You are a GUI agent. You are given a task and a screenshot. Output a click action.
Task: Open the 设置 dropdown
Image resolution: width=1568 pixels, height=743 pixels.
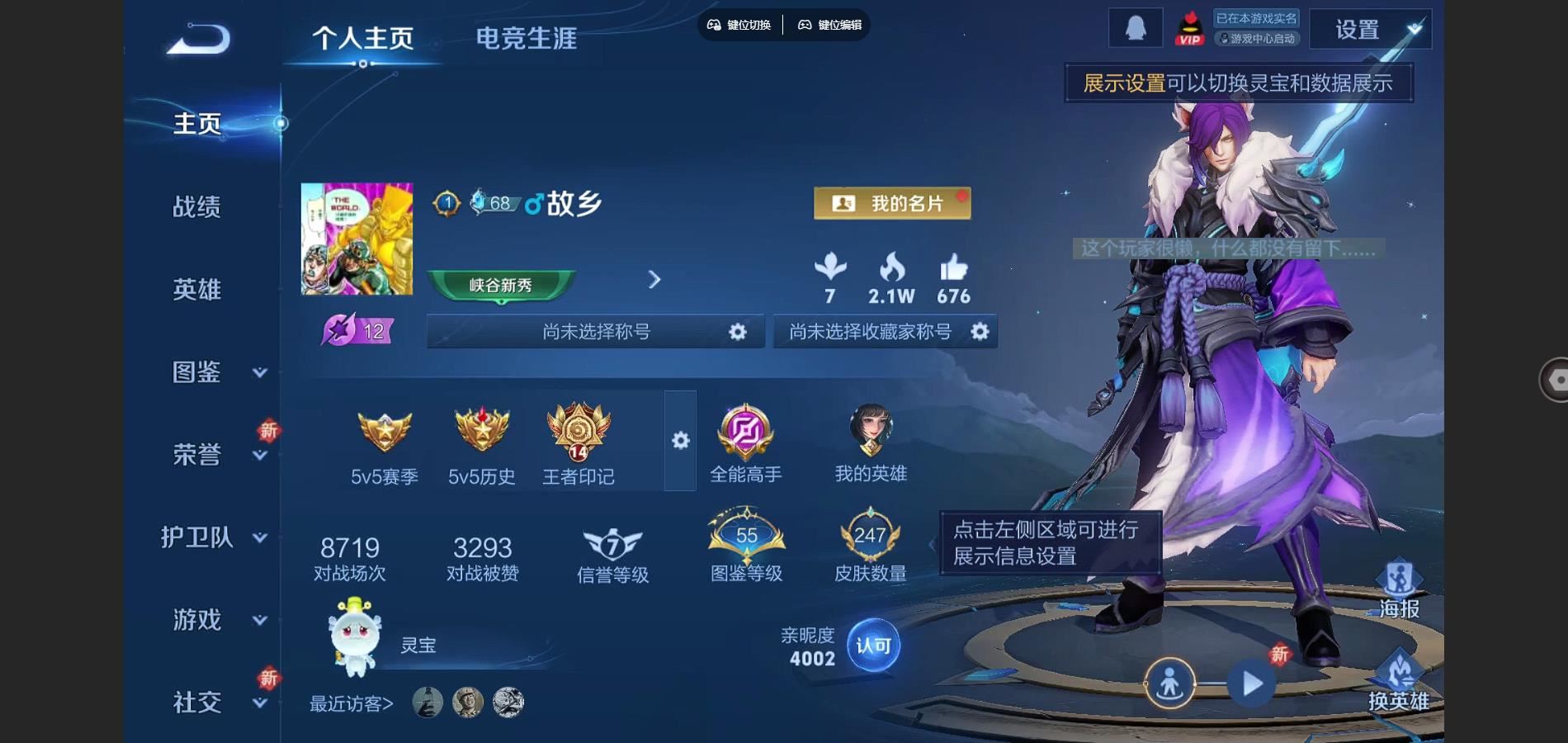[x=1370, y=30]
